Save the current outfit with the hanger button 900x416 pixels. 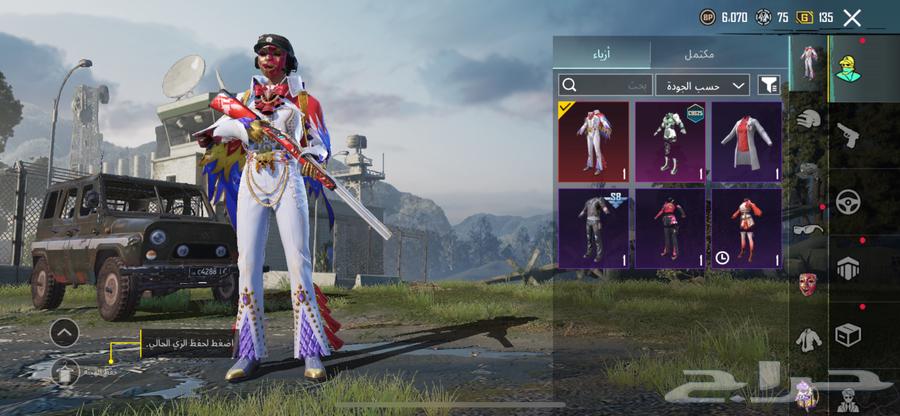64,372
